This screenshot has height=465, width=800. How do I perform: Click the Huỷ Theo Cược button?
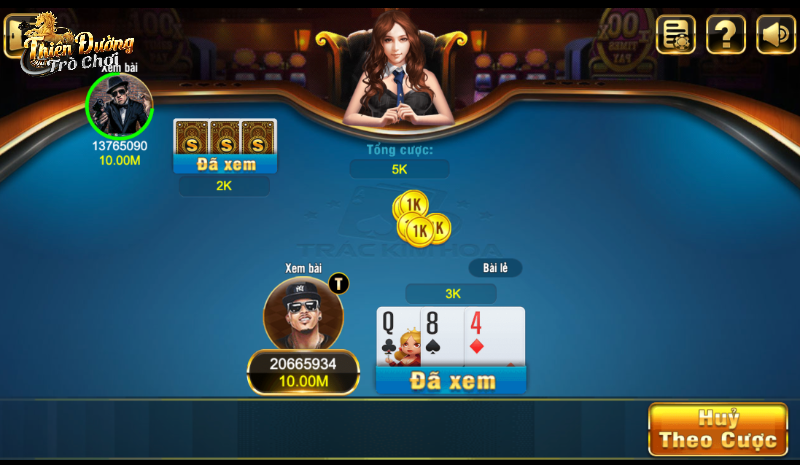coord(717,429)
